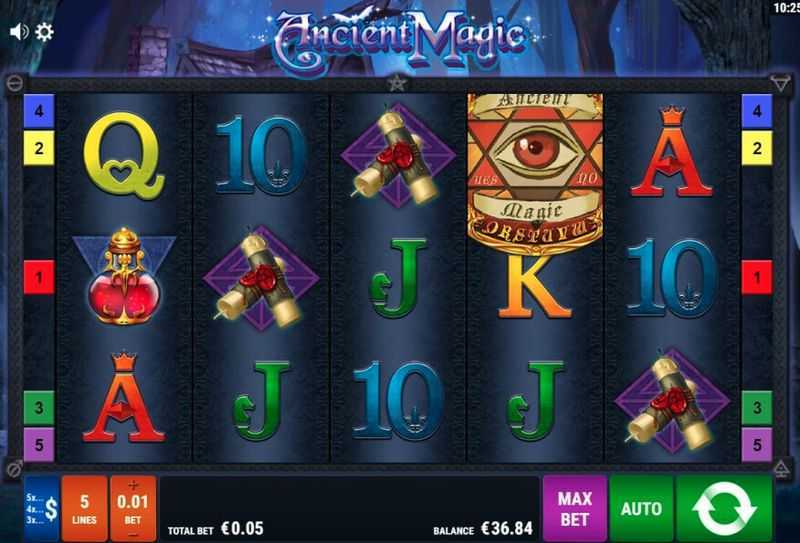Set the maximum bet with Max Bet
This screenshot has width=800, height=543.
point(574,509)
